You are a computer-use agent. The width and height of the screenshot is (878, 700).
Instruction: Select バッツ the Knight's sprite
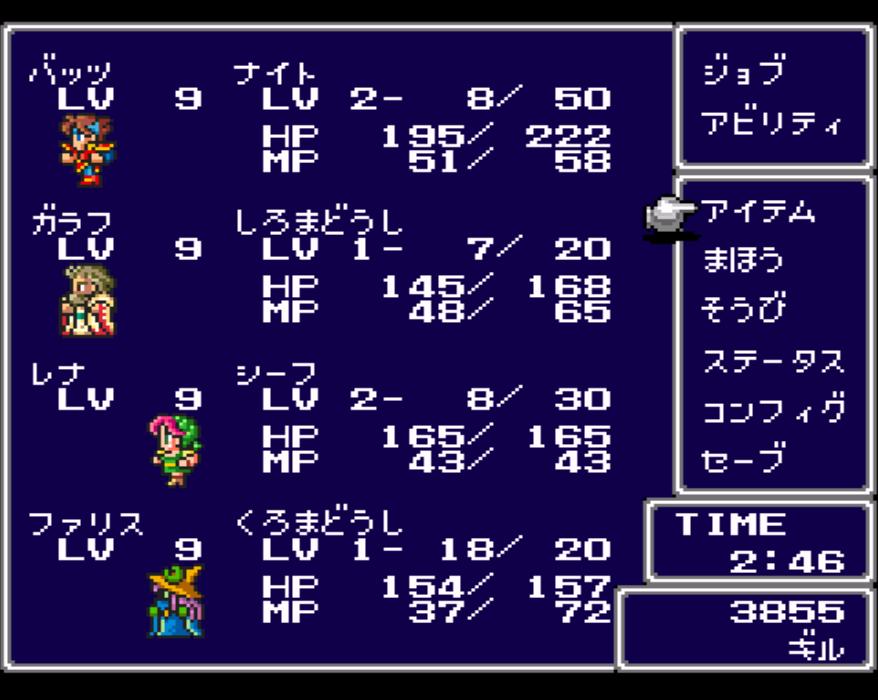click(x=86, y=151)
